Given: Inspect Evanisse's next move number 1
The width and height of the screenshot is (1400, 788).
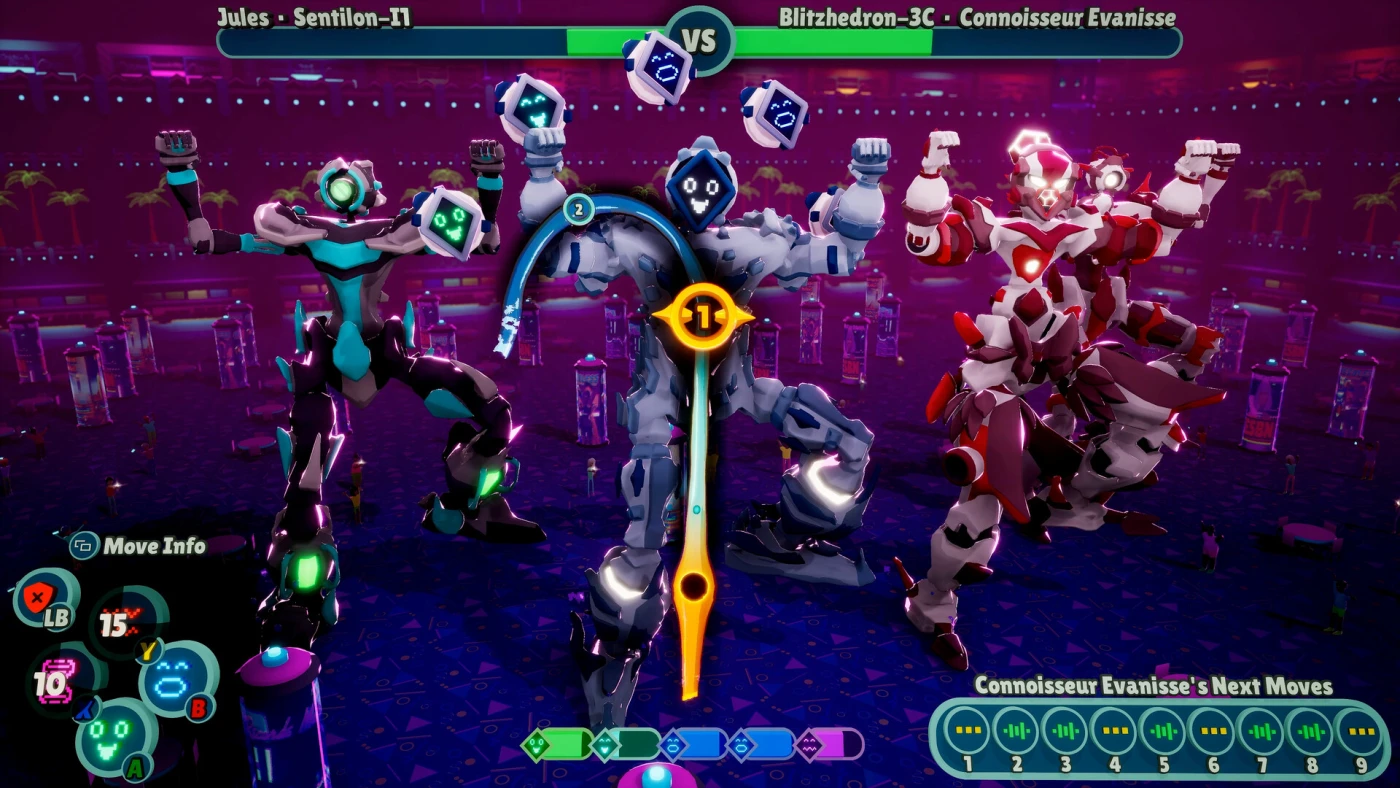Looking at the screenshot, I should pyautogui.click(x=967, y=731).
